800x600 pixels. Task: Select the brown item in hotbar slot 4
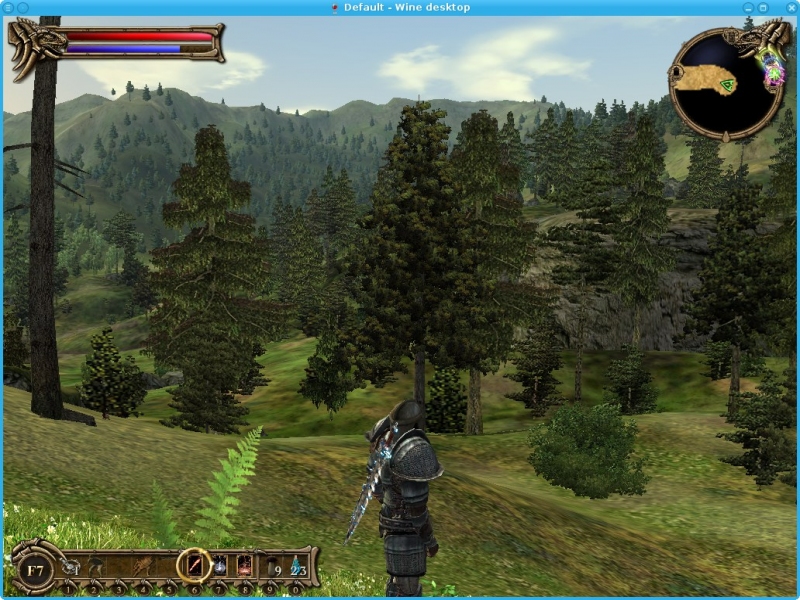point(143,567)
